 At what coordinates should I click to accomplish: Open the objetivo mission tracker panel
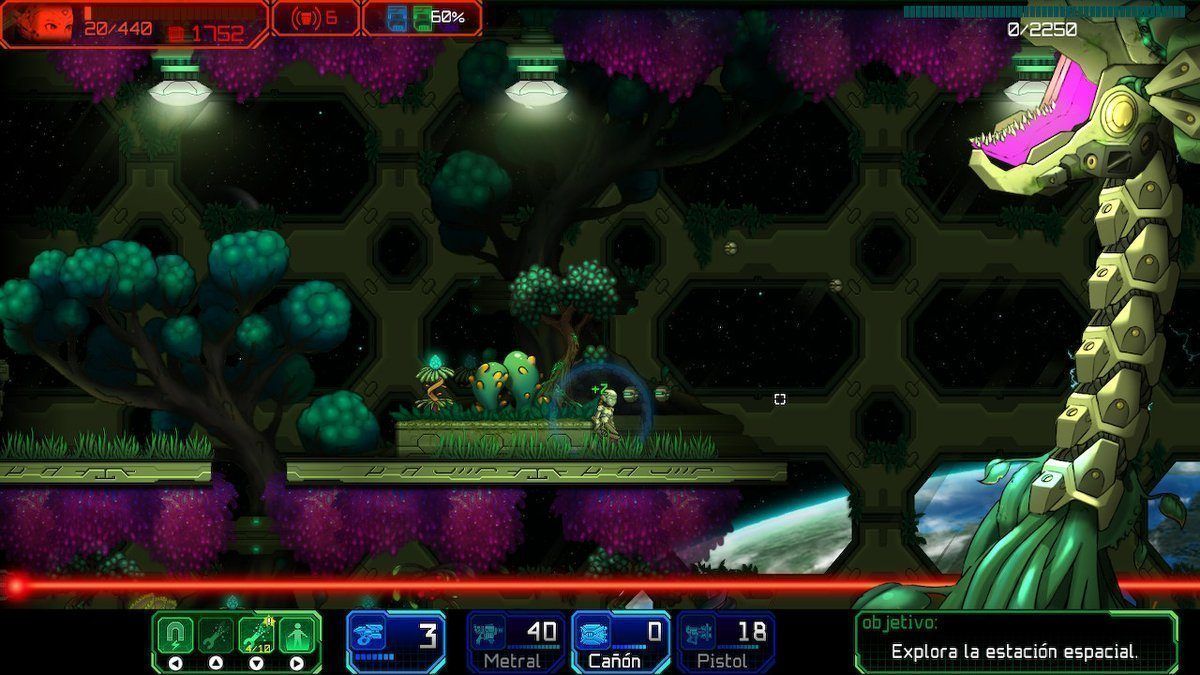tap(1015, 642)
